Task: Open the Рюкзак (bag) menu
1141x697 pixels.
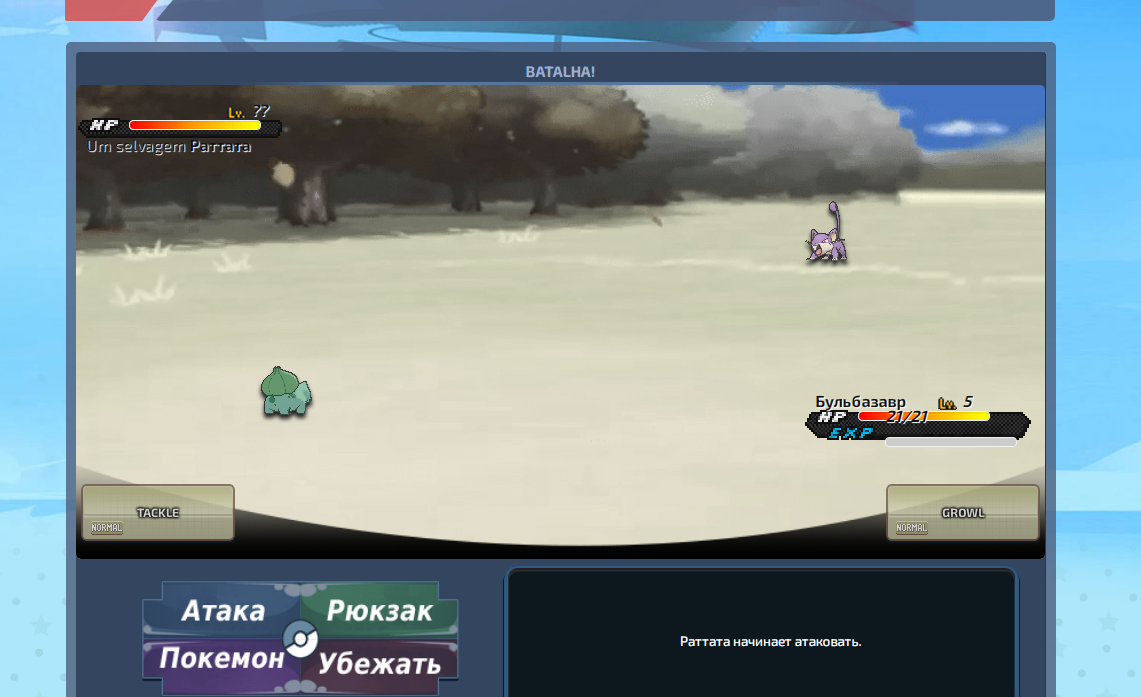Action: (x=380, y=610)
